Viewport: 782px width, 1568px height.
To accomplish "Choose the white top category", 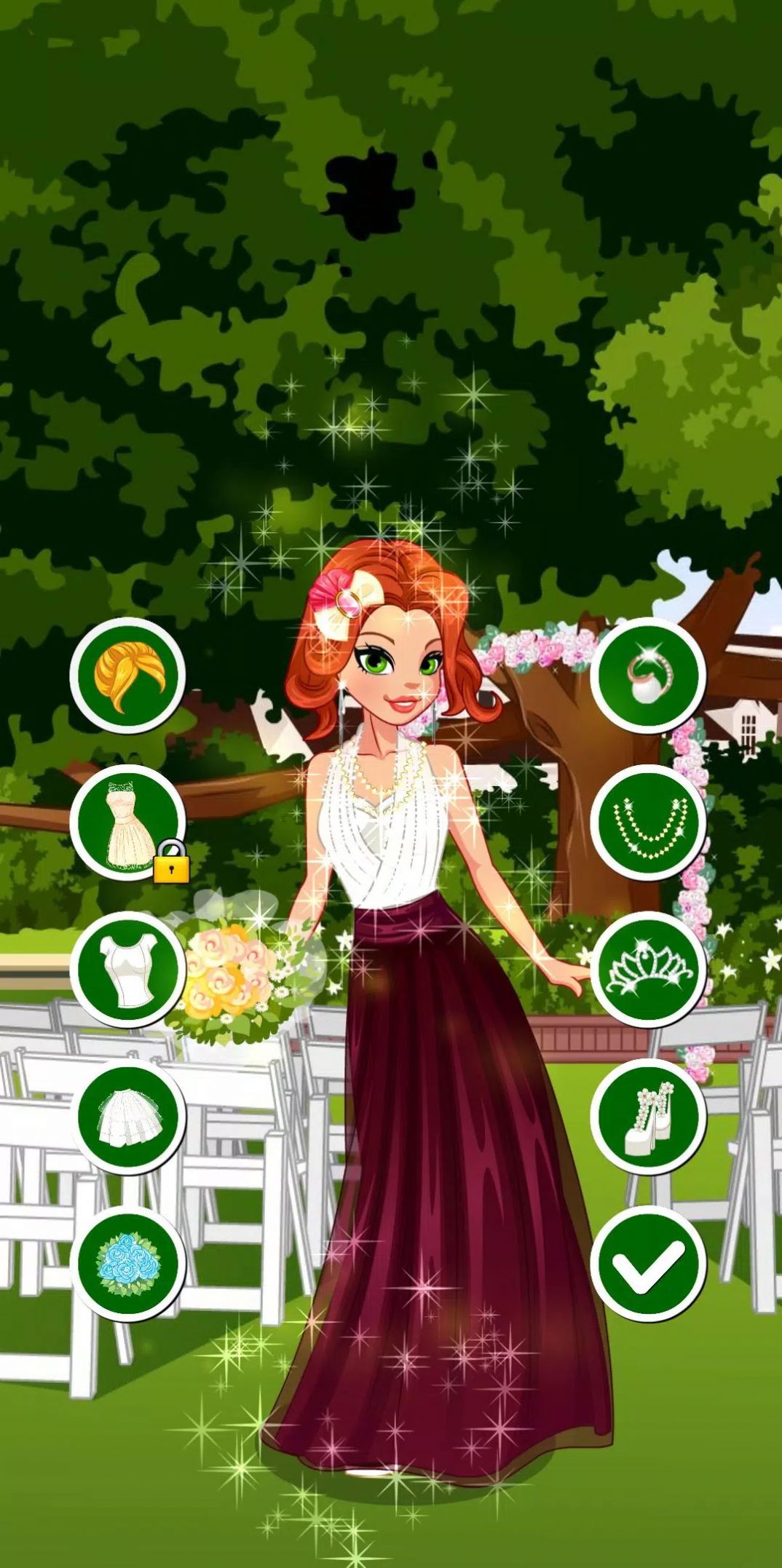I will click(128, 970).
